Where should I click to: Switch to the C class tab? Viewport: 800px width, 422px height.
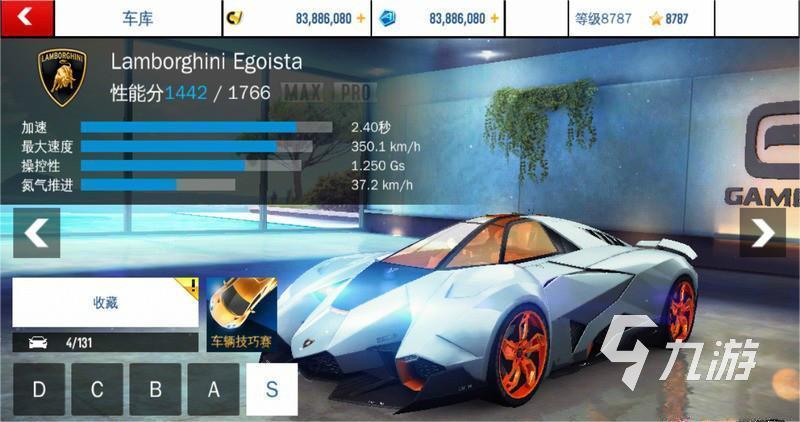[x=97, y=389]
